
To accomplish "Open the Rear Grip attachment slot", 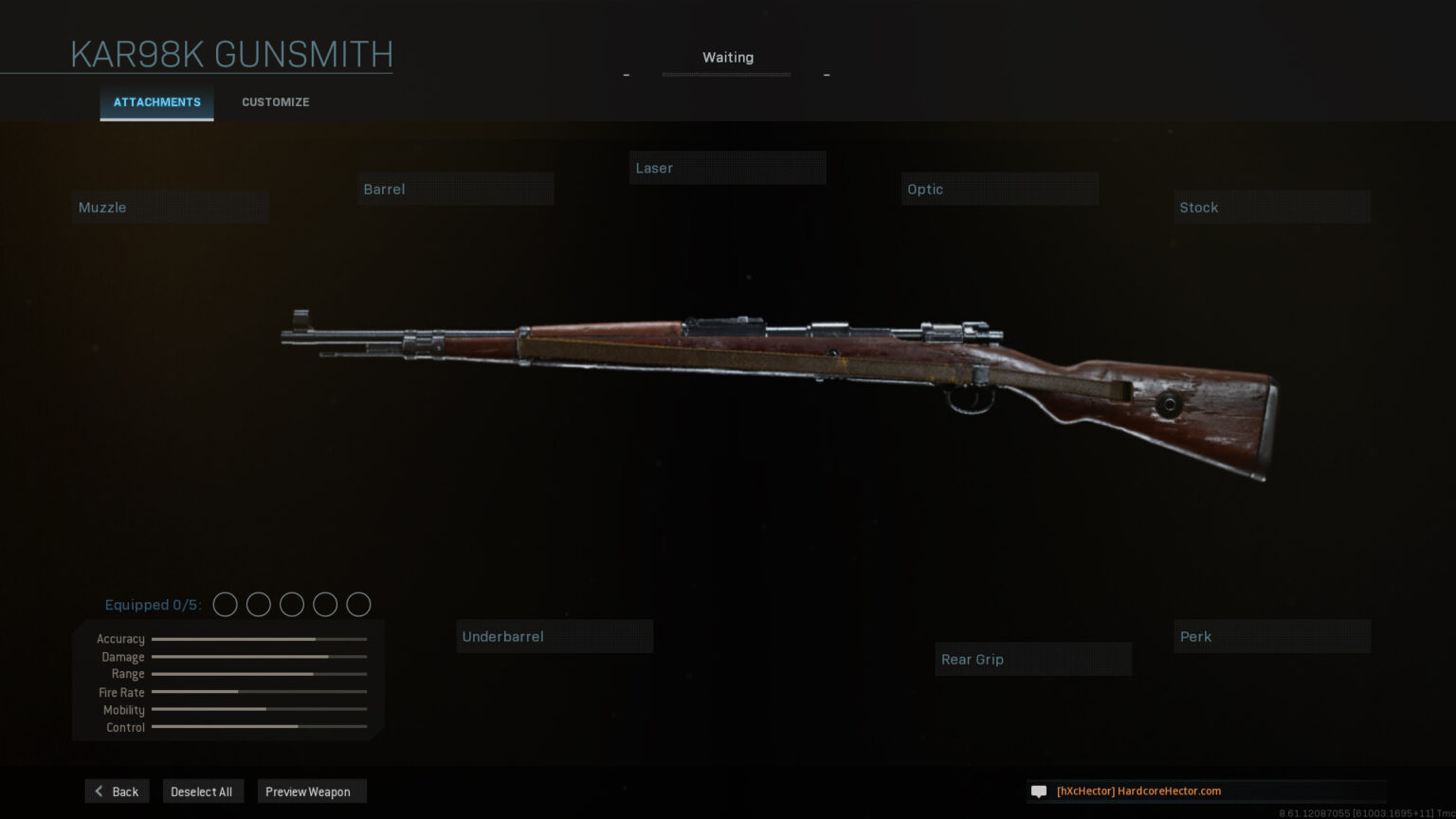I will tap(1033, 659).
